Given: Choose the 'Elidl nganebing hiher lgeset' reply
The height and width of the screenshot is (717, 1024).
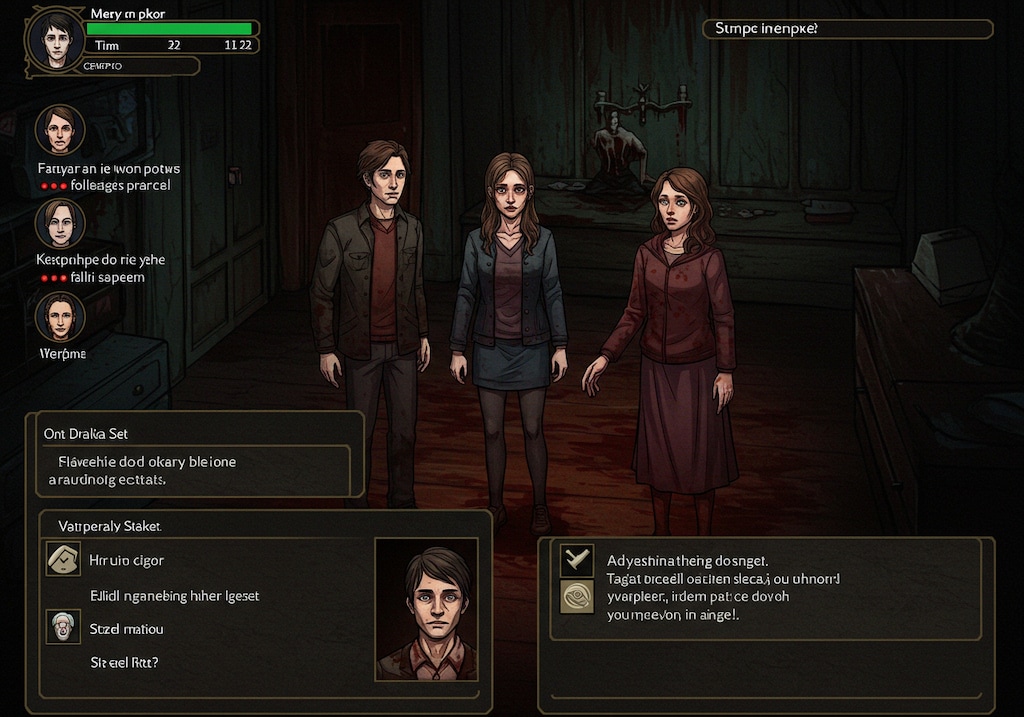Looking at the screenshot, I should tap(175, 596).
